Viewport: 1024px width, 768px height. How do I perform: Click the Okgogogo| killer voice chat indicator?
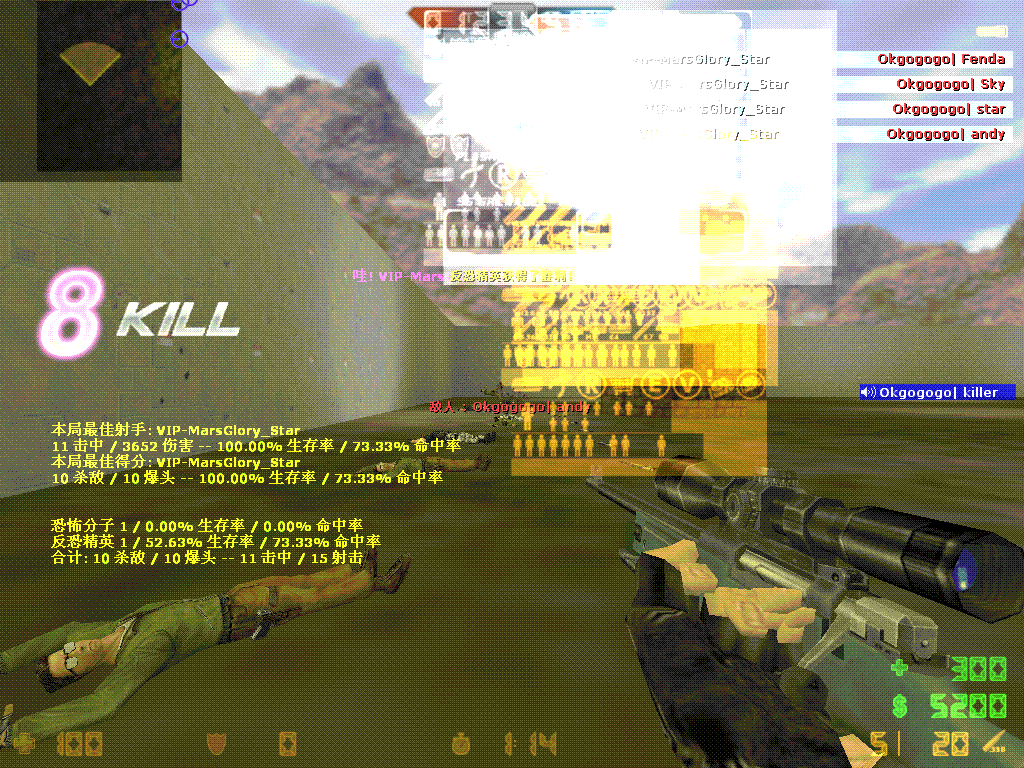click(937, 392)
